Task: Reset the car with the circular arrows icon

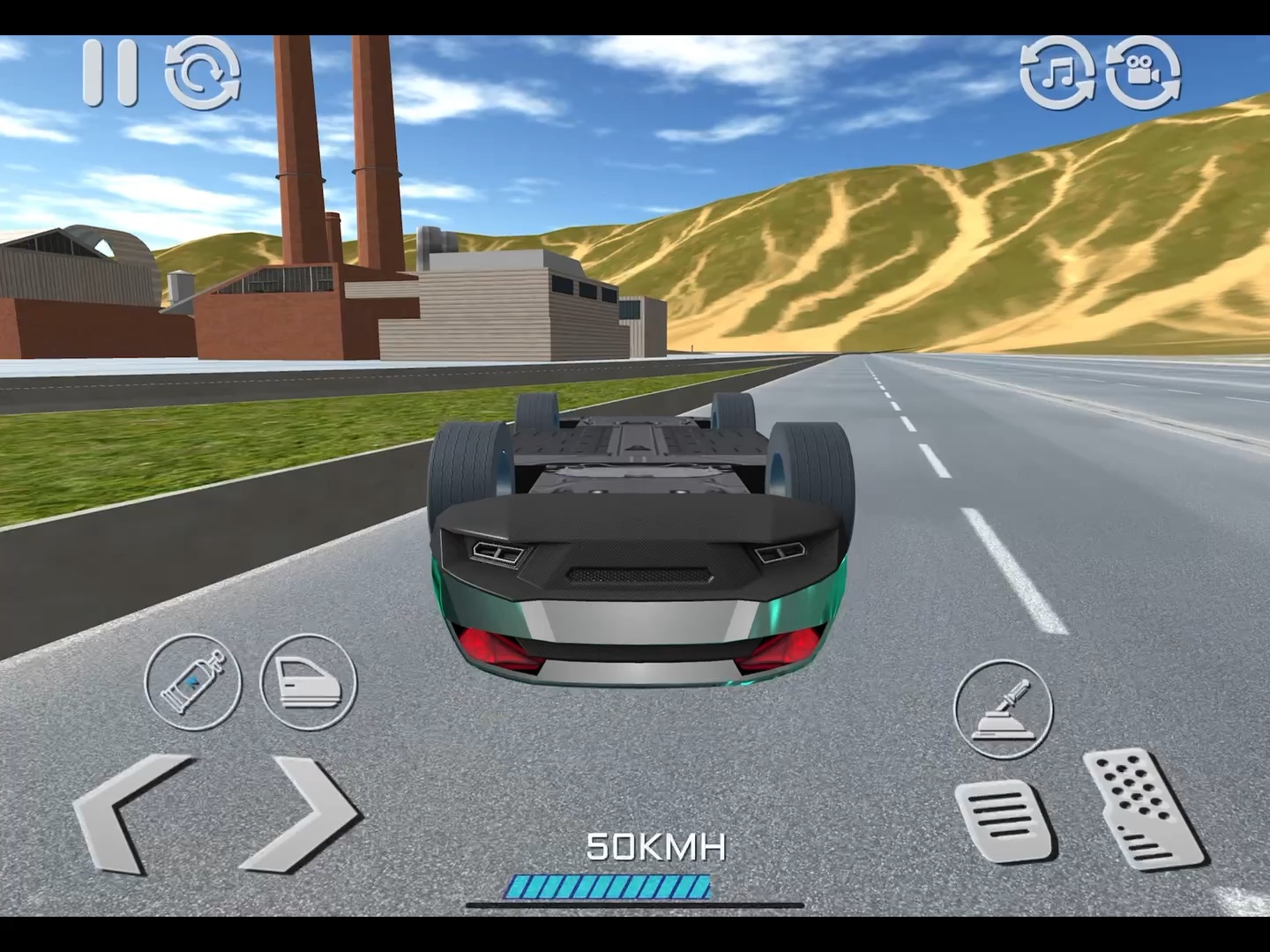Action: pos(203,72)
